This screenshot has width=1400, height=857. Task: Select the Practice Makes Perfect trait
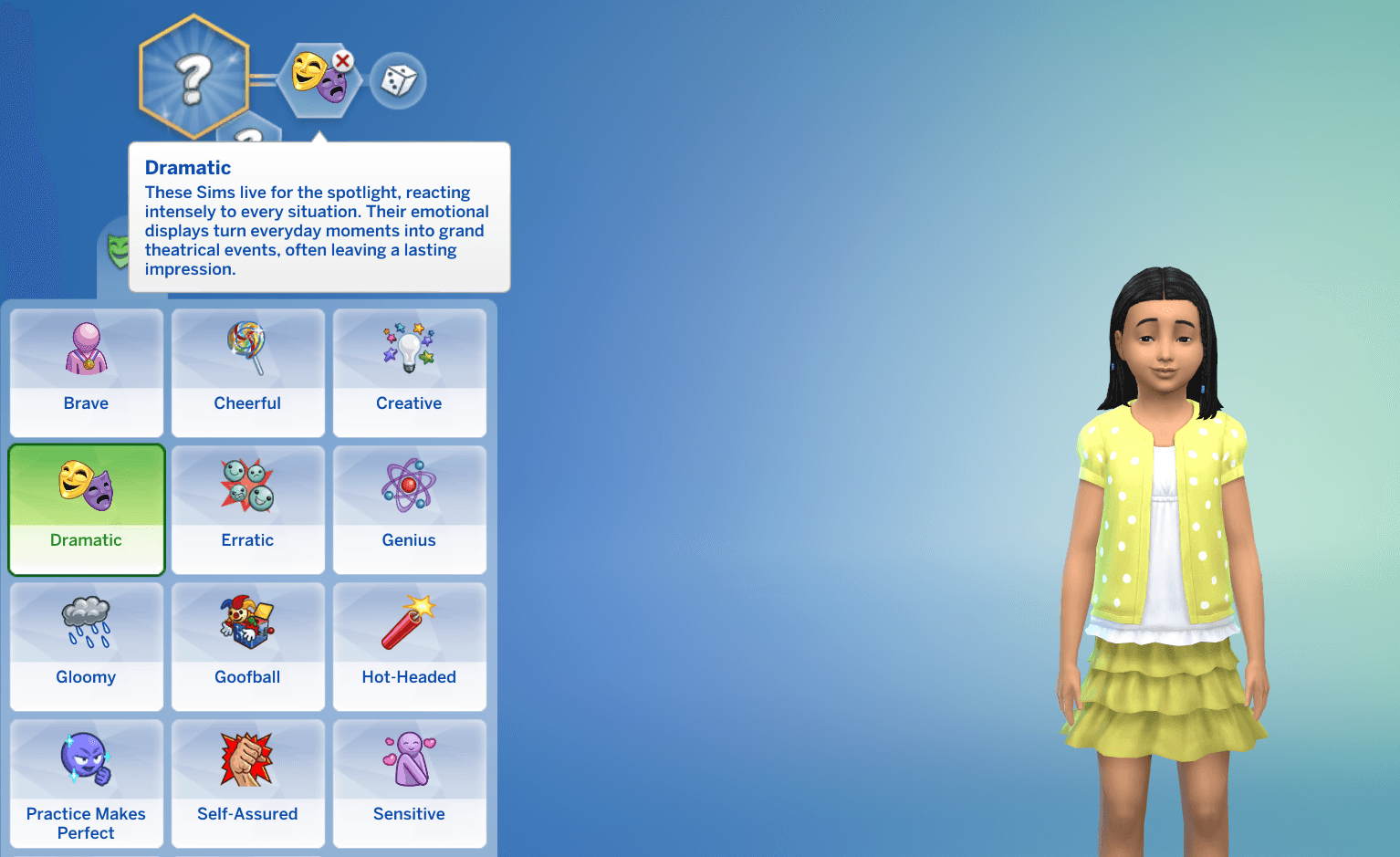click(x=86, y=759)
